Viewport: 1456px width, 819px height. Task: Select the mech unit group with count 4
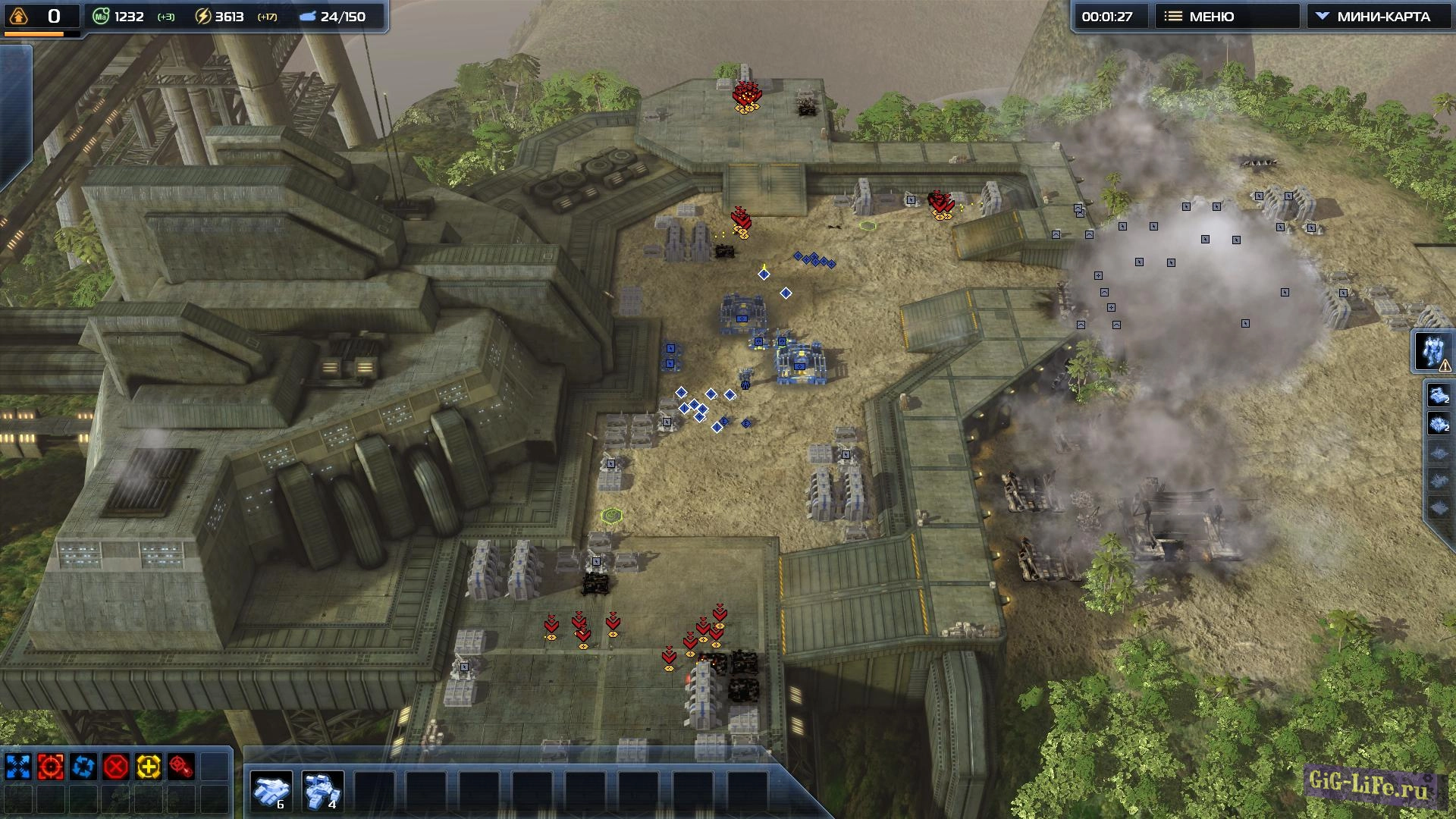pyautogui.click(x=323, y=791)
